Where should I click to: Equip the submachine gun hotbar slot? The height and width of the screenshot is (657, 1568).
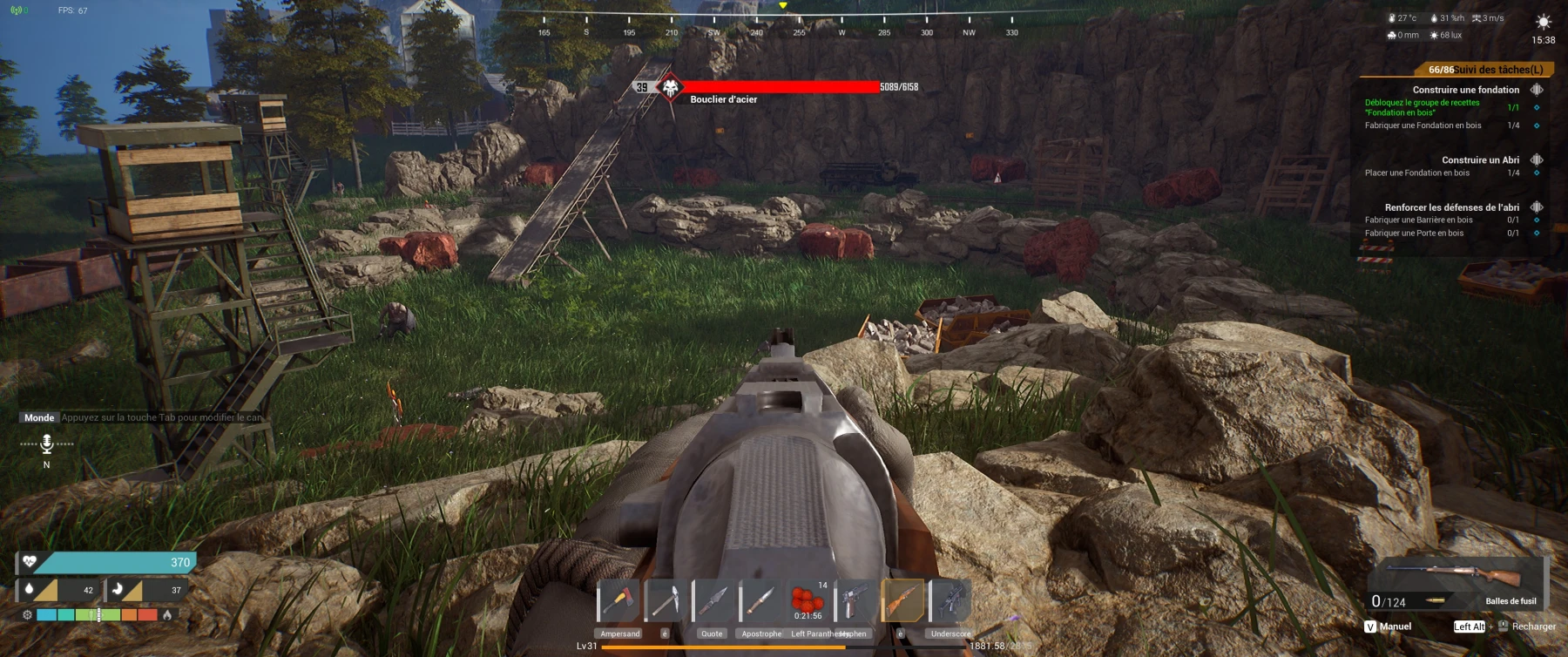click(950, 601)
